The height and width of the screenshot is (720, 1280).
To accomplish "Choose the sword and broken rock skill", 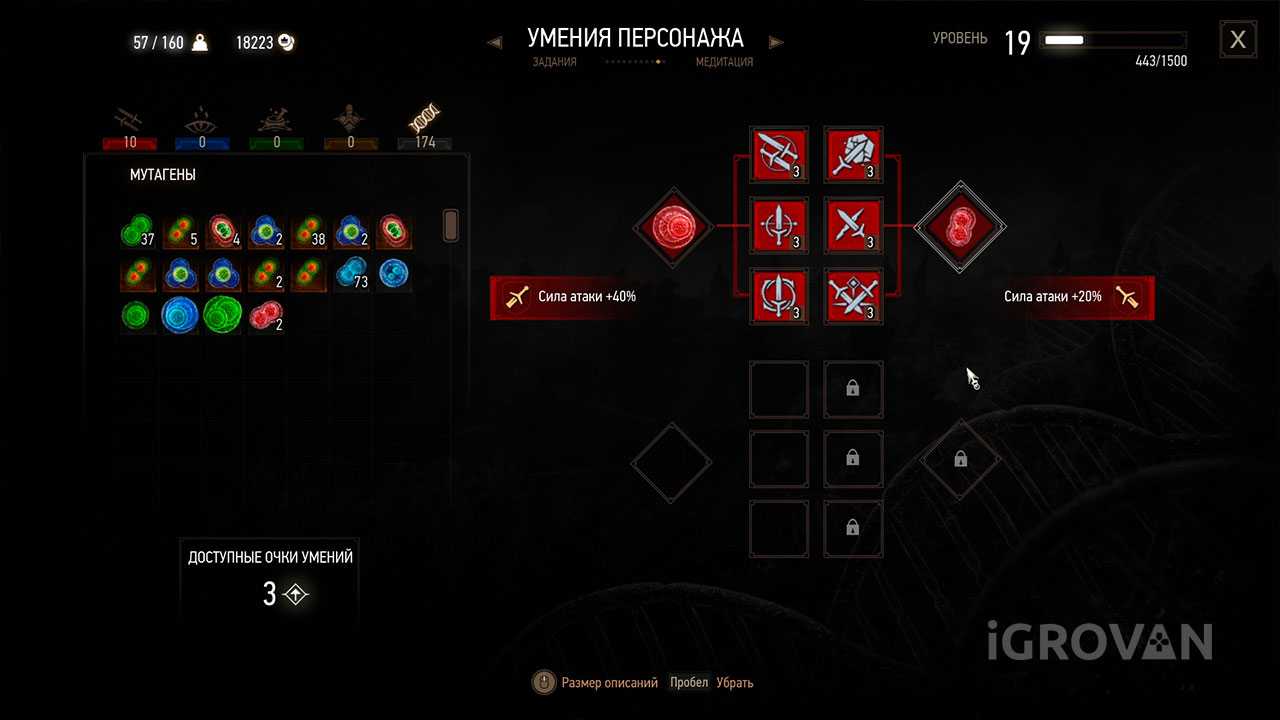I will [x=853, y=155].
